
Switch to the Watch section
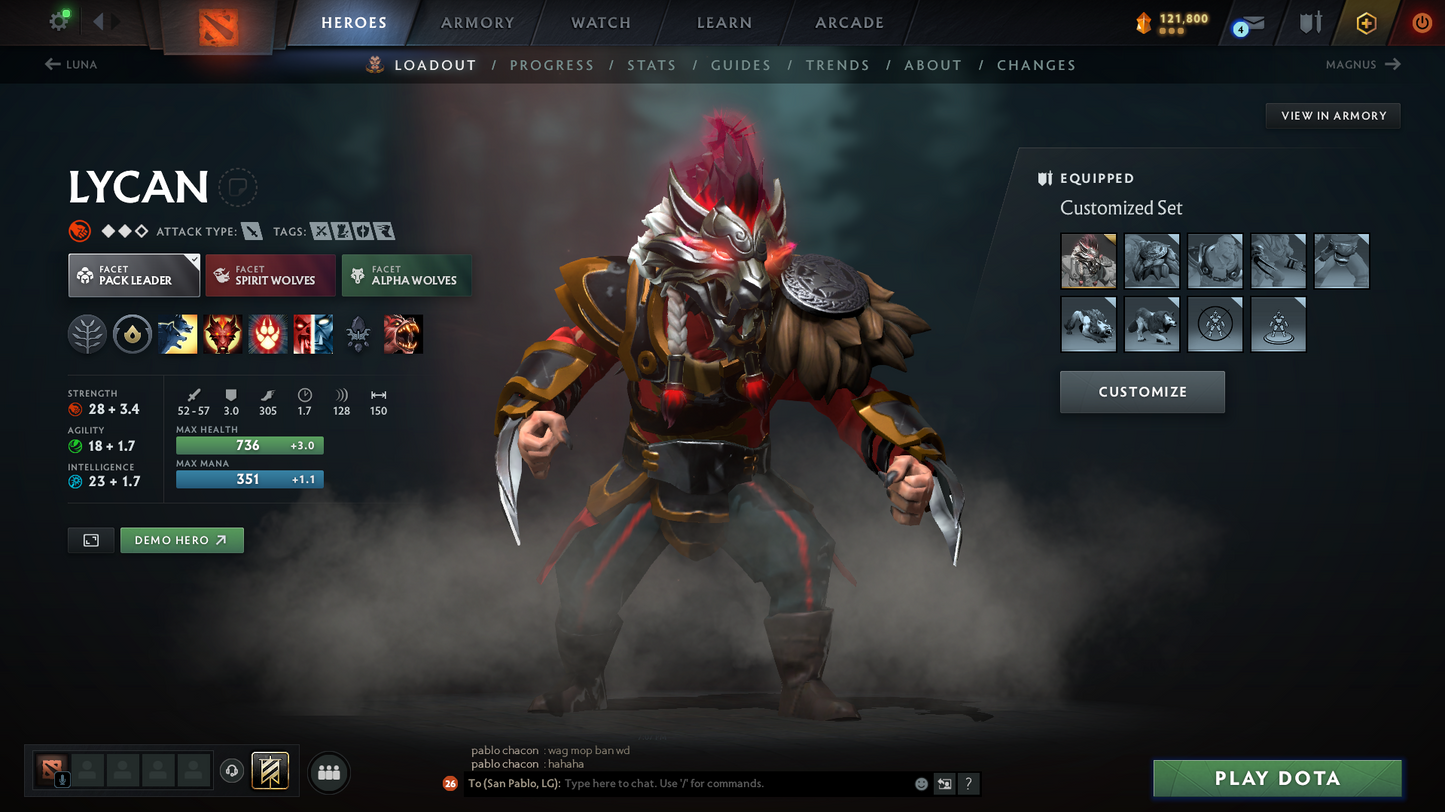click(600, 23)
